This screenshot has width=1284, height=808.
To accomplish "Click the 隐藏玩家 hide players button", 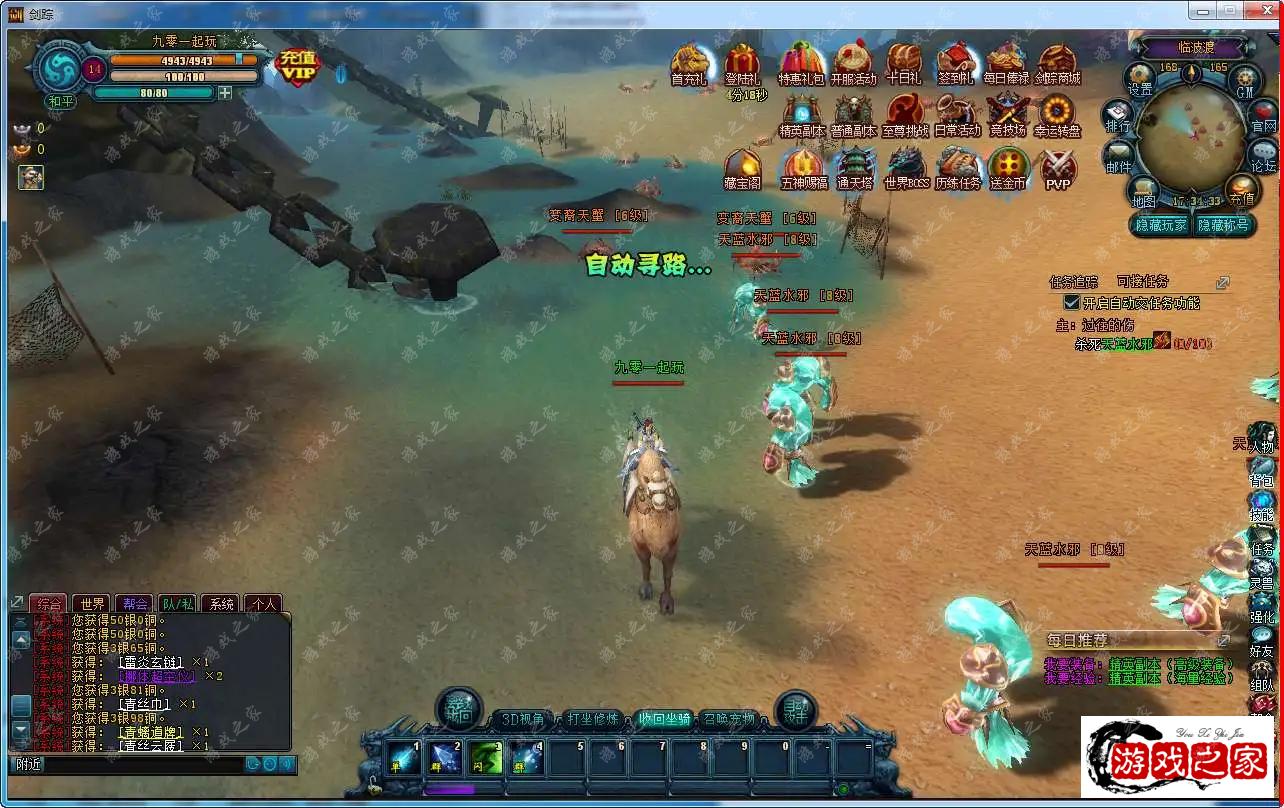I will [x=1161, y=225].
